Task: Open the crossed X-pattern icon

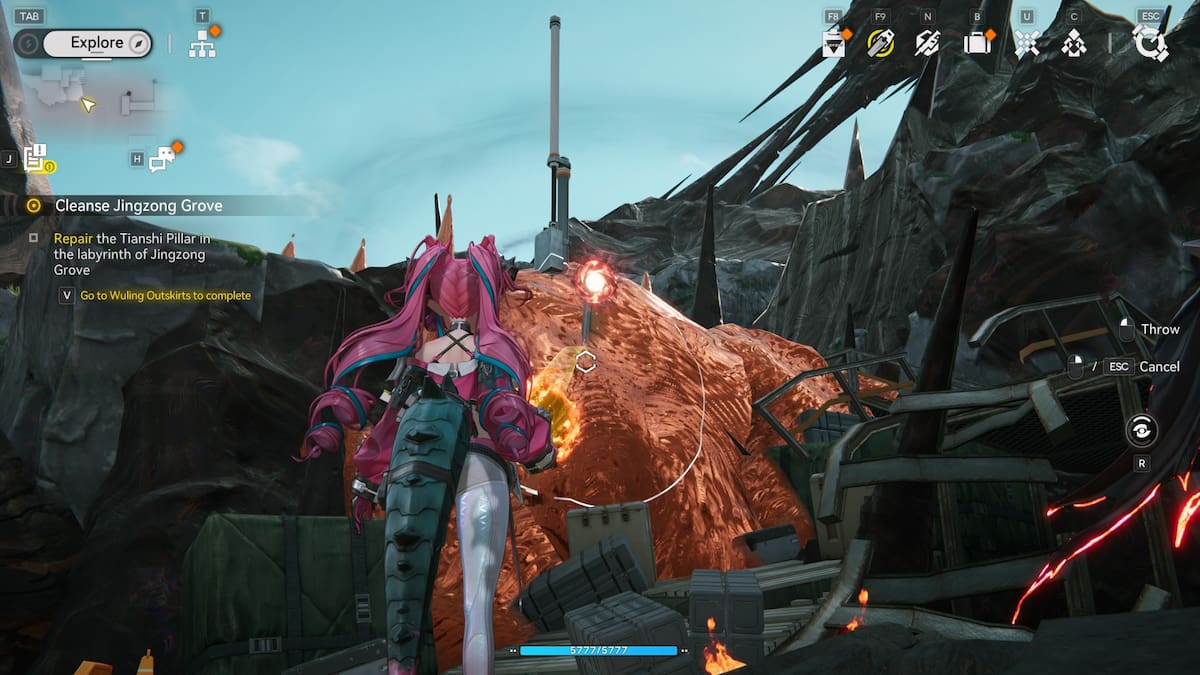Action: pyautogui.click(x=1026, y=43)
